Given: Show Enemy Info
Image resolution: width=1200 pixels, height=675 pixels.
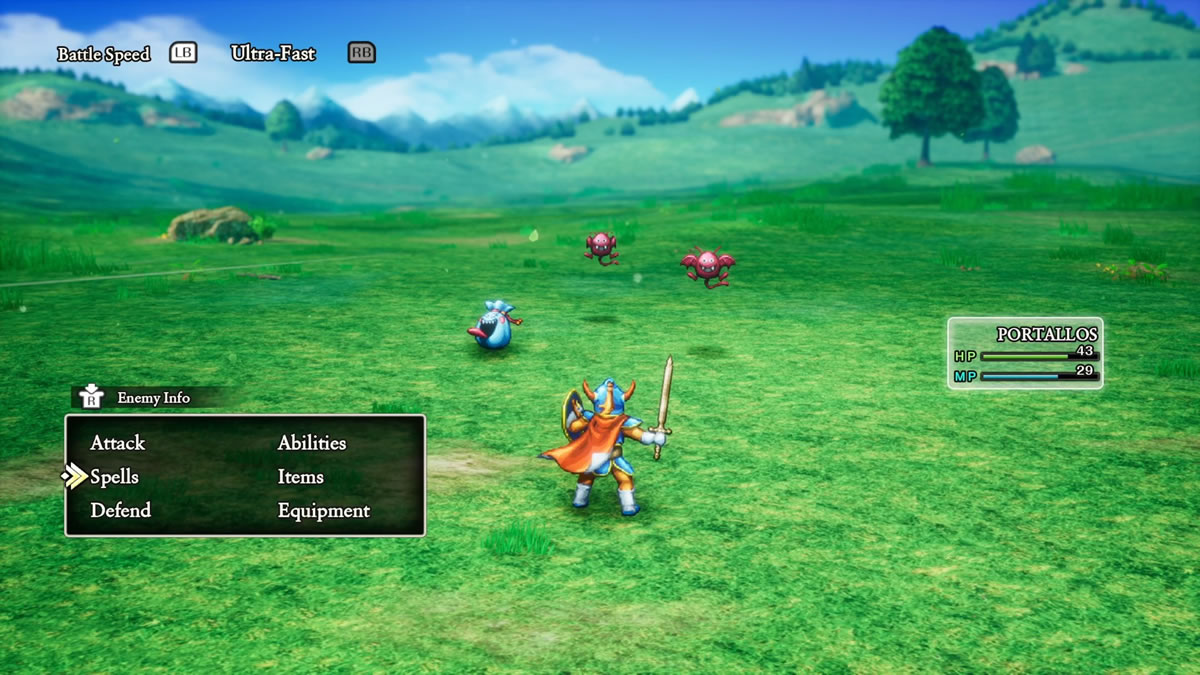Looking at the screenshot, I should click(x=152, y=398).
